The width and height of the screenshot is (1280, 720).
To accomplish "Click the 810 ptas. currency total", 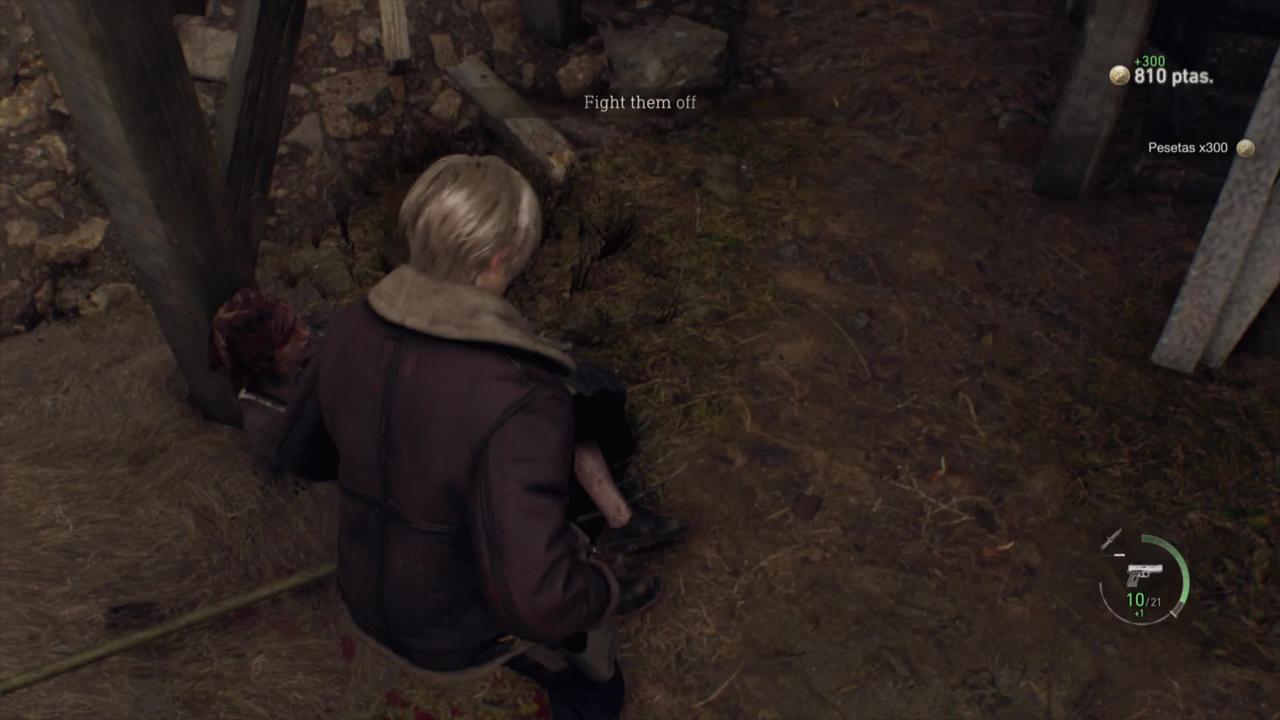I will 1172,75.
